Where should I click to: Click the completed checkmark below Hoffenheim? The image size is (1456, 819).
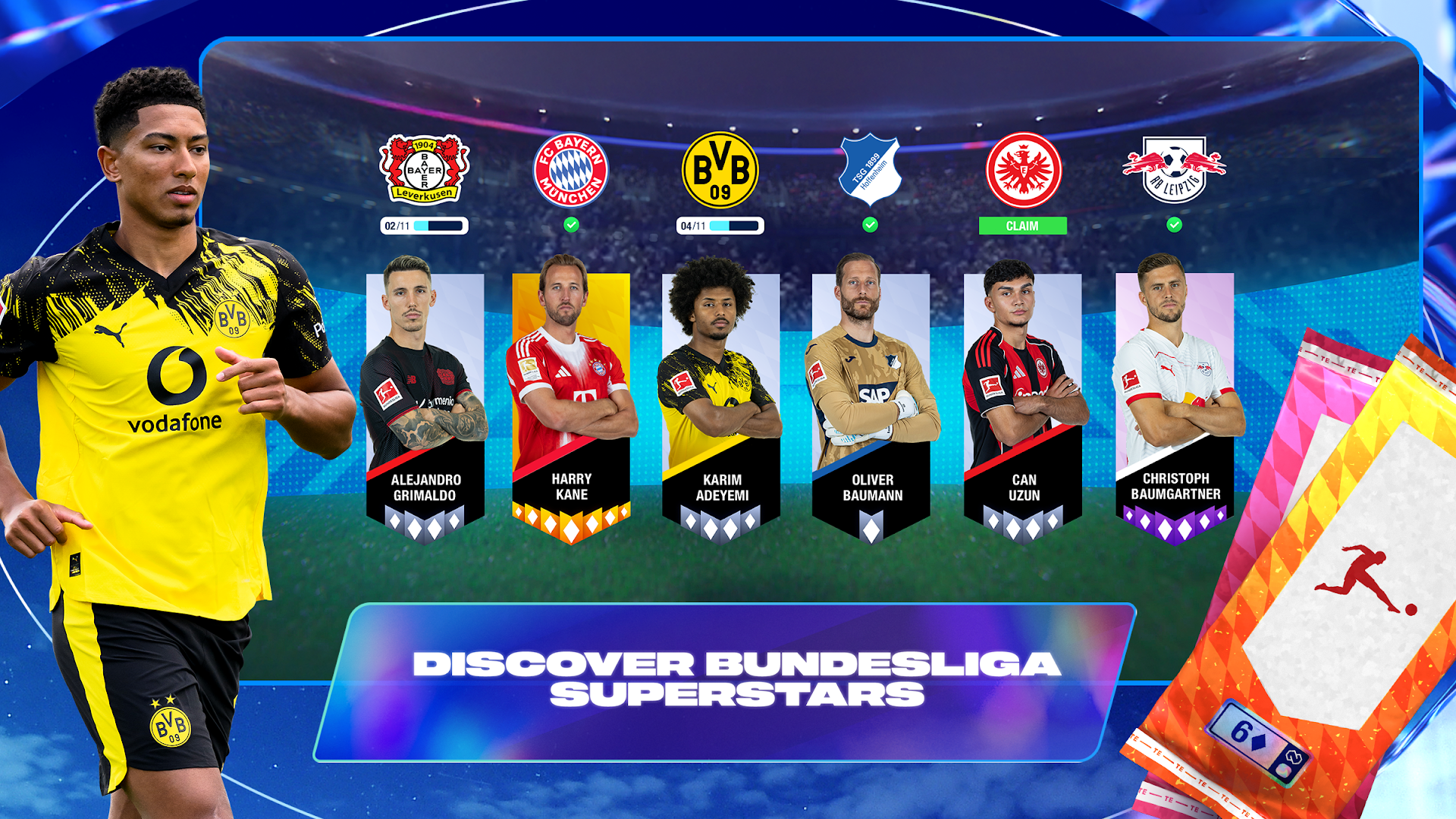point(871,224)
